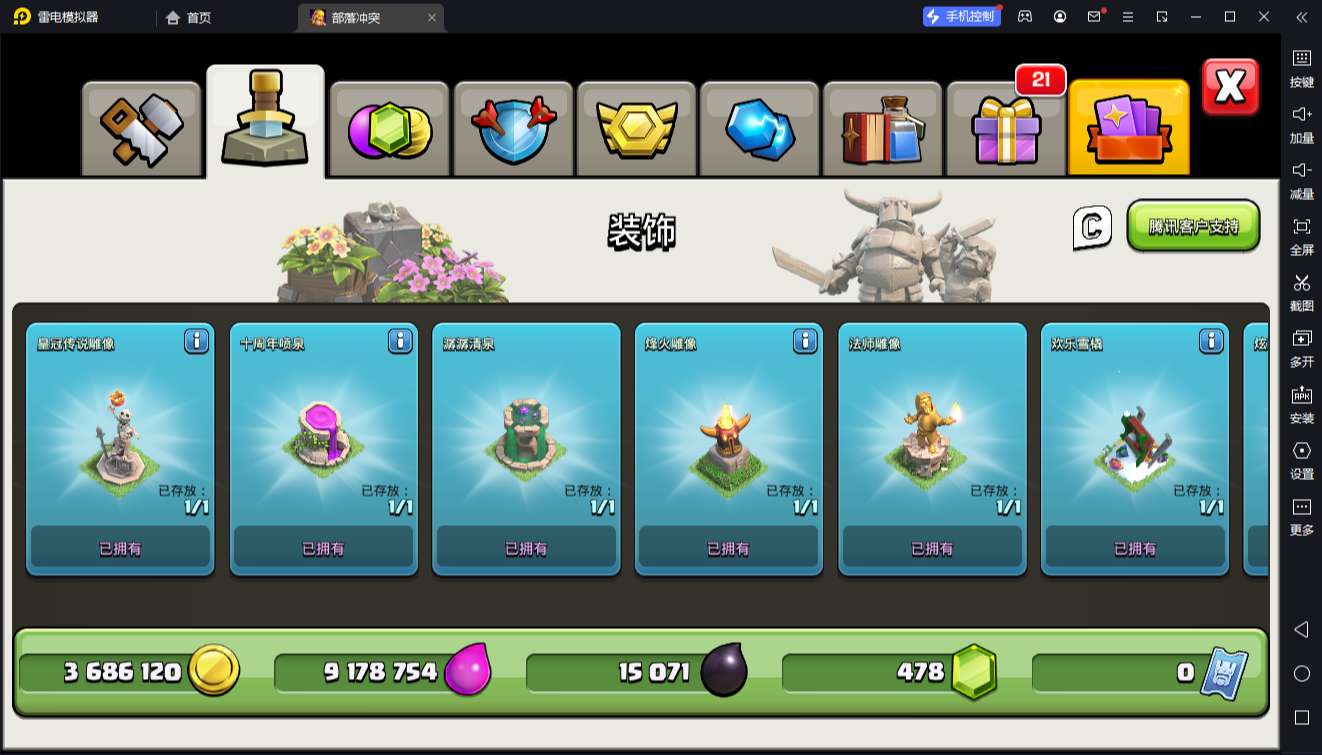Open the gold hexagon badge tab
The image size is (1322, 755).
click(637, 130)
